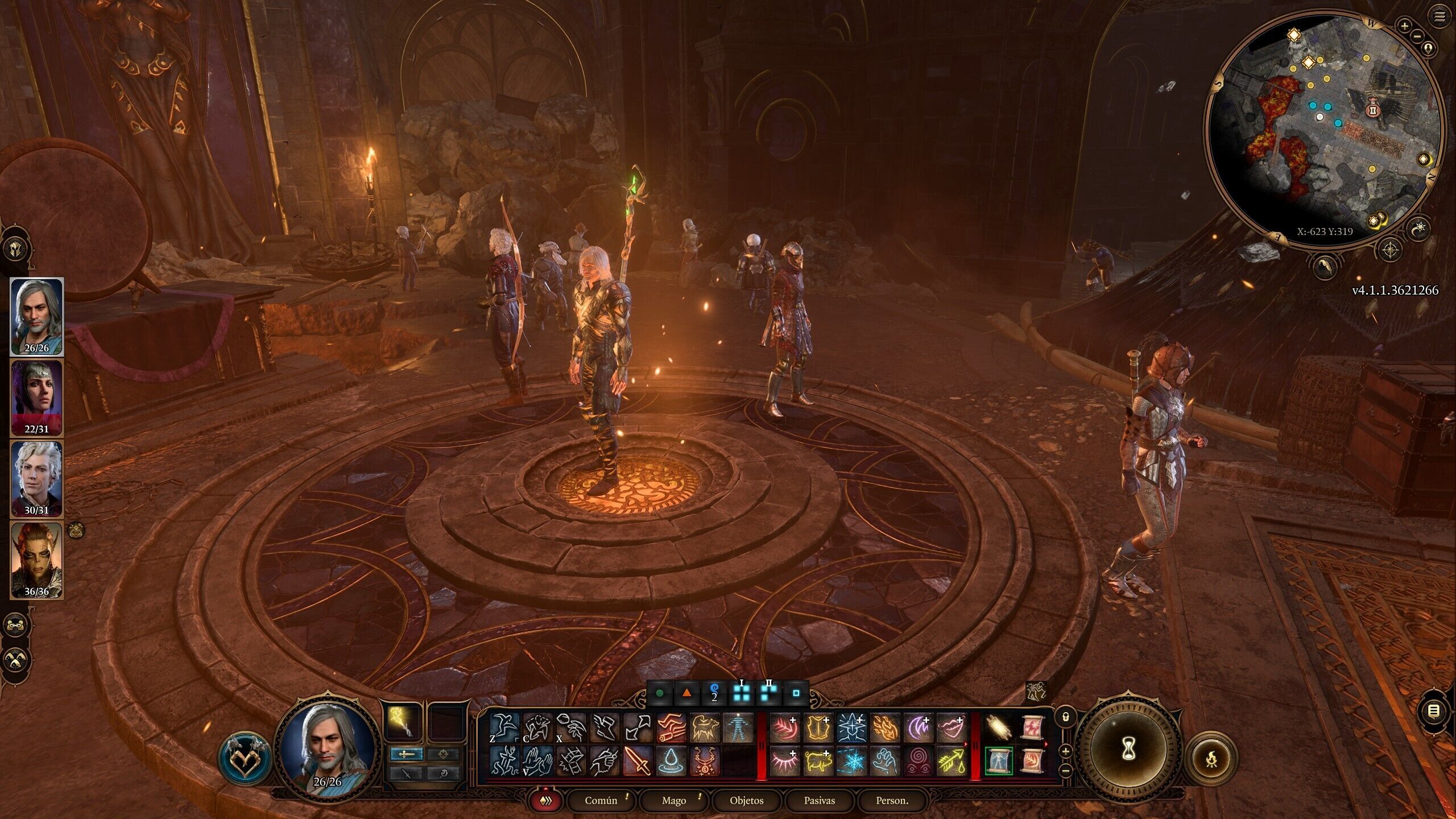Open the Mago spells tab

pos(673,800)
